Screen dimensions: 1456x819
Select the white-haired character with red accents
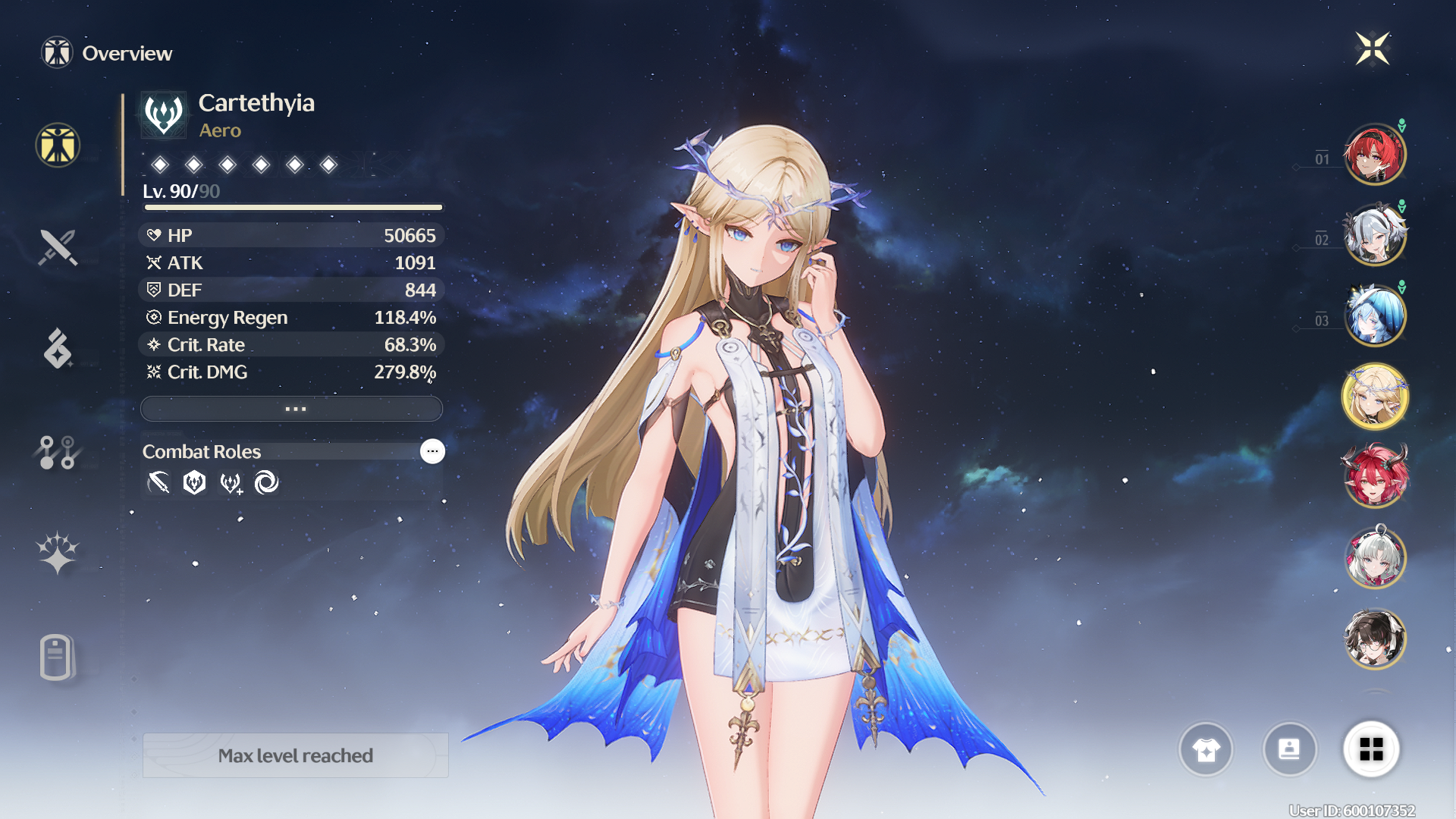point(1374,558)
